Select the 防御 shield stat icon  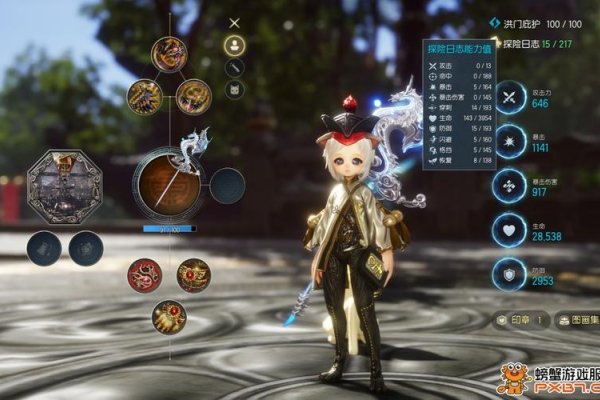pos(511,274)
